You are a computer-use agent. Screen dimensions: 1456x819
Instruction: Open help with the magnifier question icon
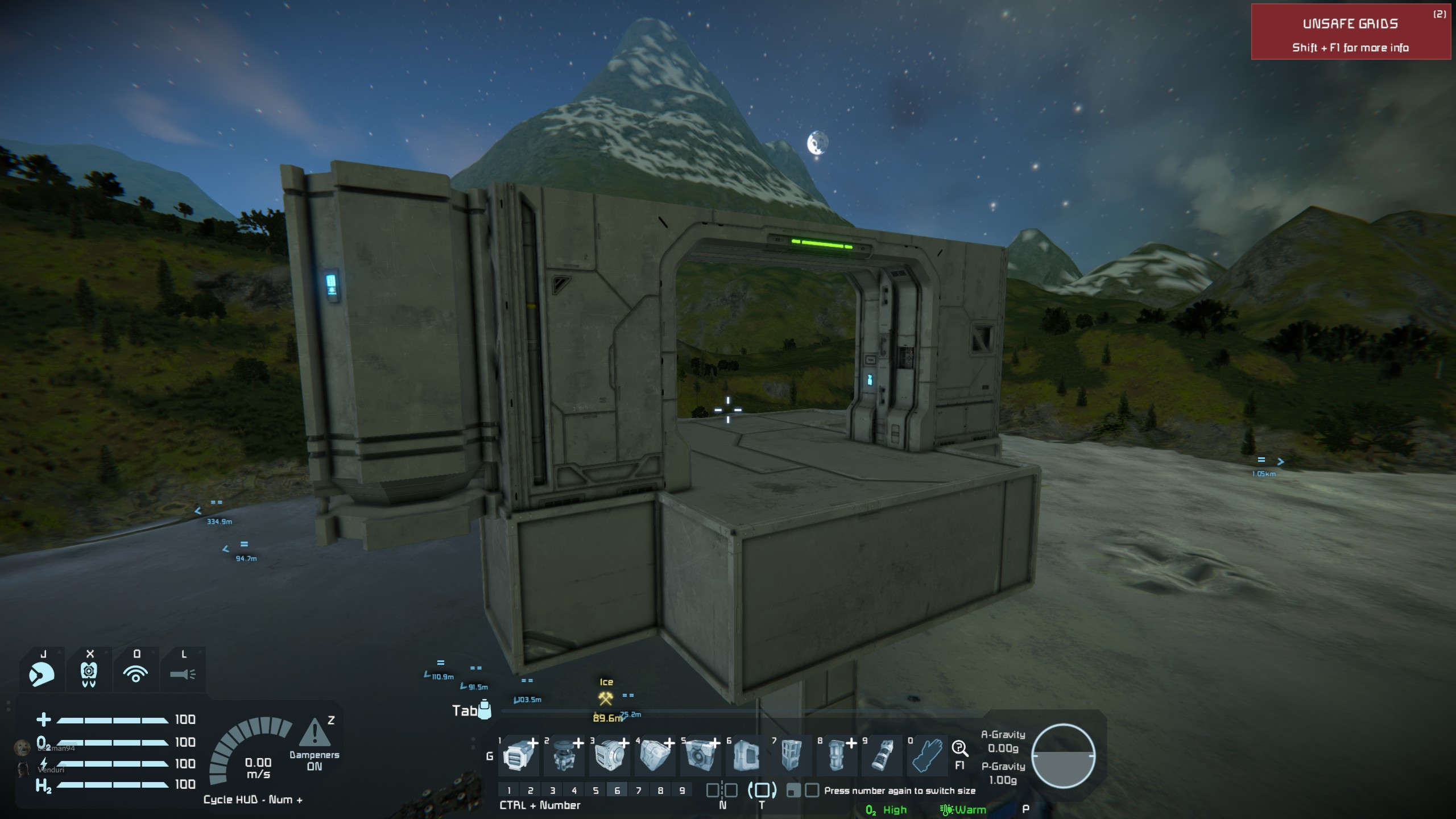click(960, 748)
